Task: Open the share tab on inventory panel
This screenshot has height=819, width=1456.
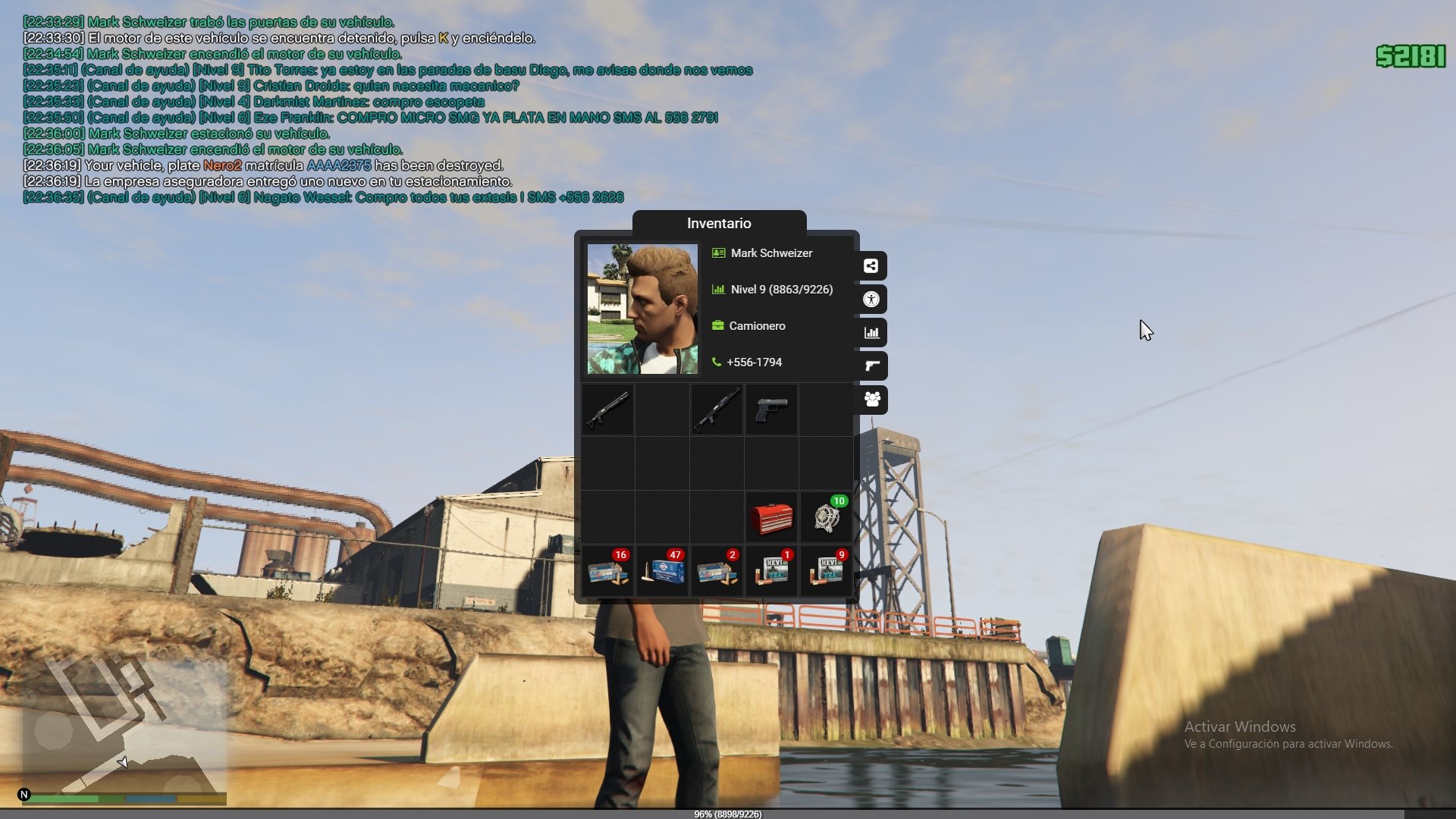Action: pyautogui.click(x=871, y=266)
